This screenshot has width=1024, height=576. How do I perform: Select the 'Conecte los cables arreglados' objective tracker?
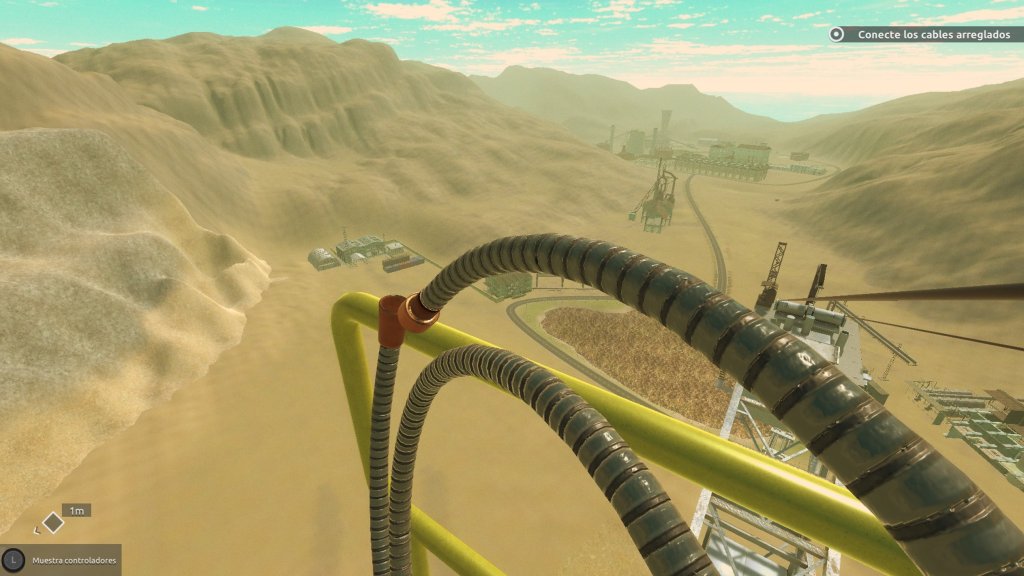[x=924, y=34]
